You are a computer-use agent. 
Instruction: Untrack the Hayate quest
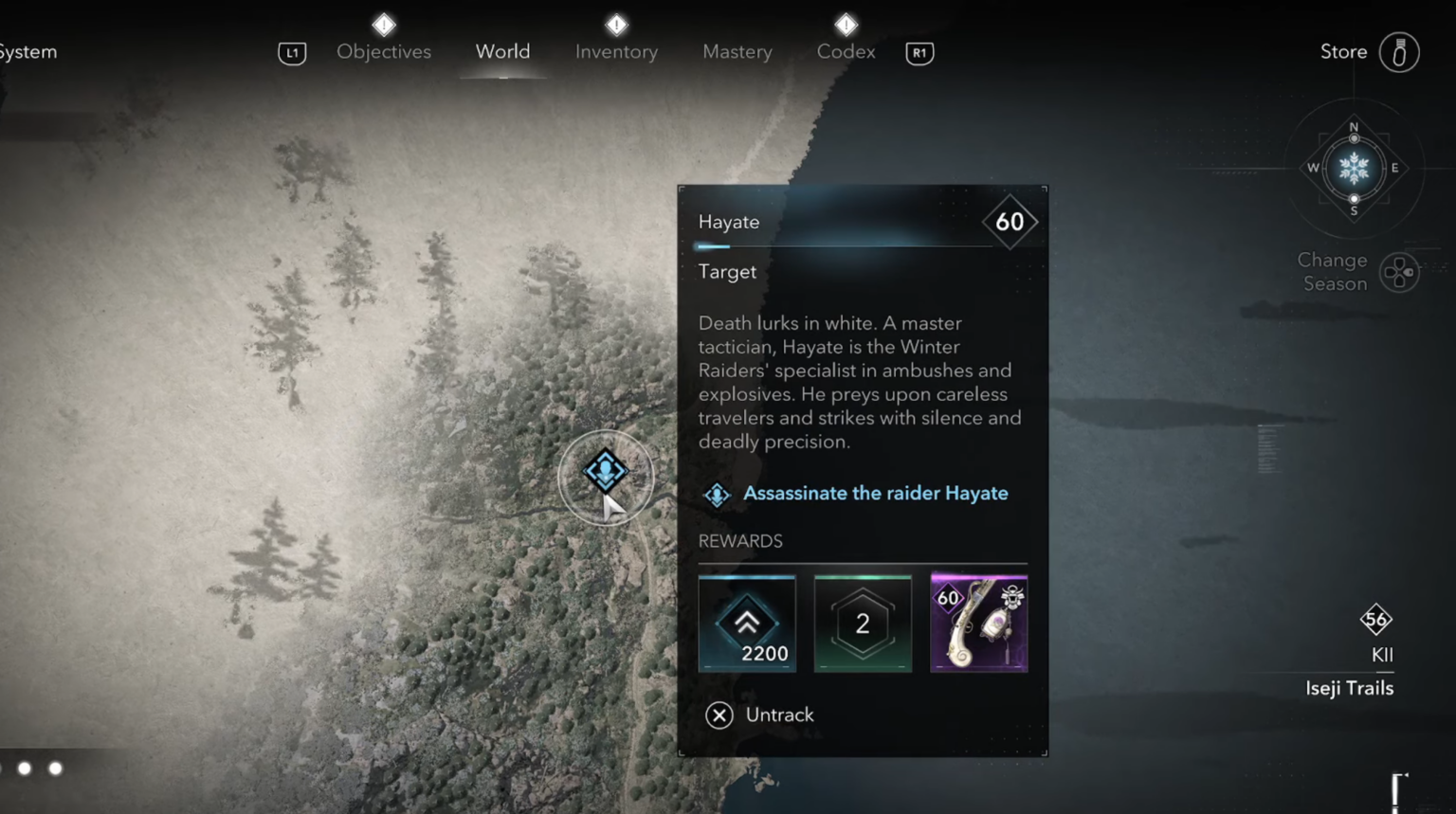coord(758,715)
